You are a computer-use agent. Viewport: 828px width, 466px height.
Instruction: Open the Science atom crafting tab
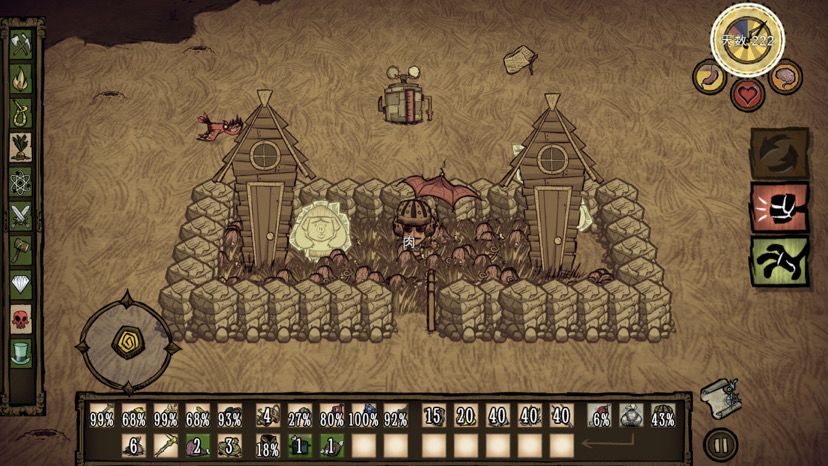[21, 183]
